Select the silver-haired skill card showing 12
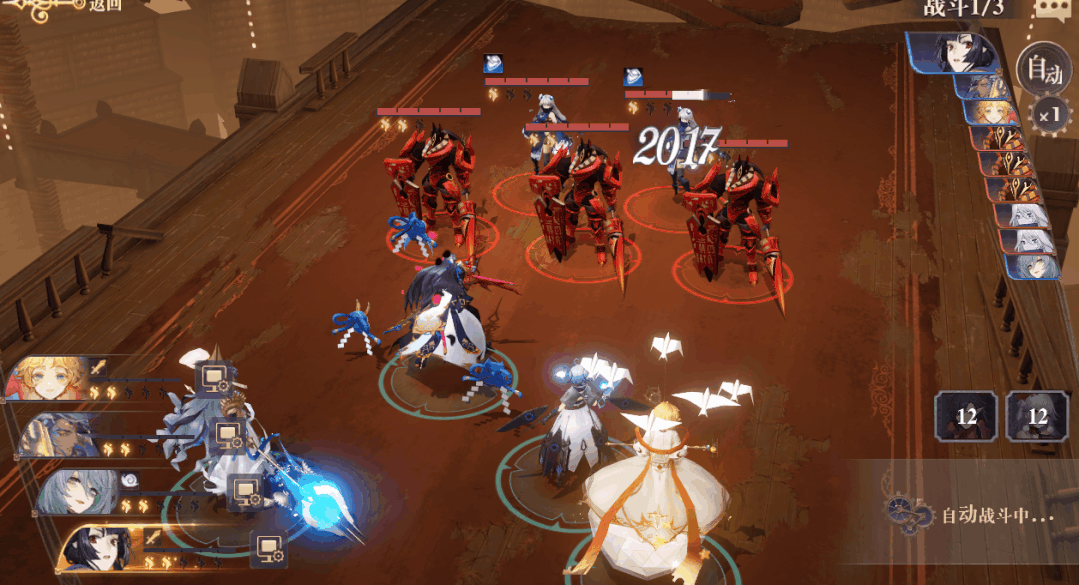The image size is (1079, 585). click(x=1037, y=415)
